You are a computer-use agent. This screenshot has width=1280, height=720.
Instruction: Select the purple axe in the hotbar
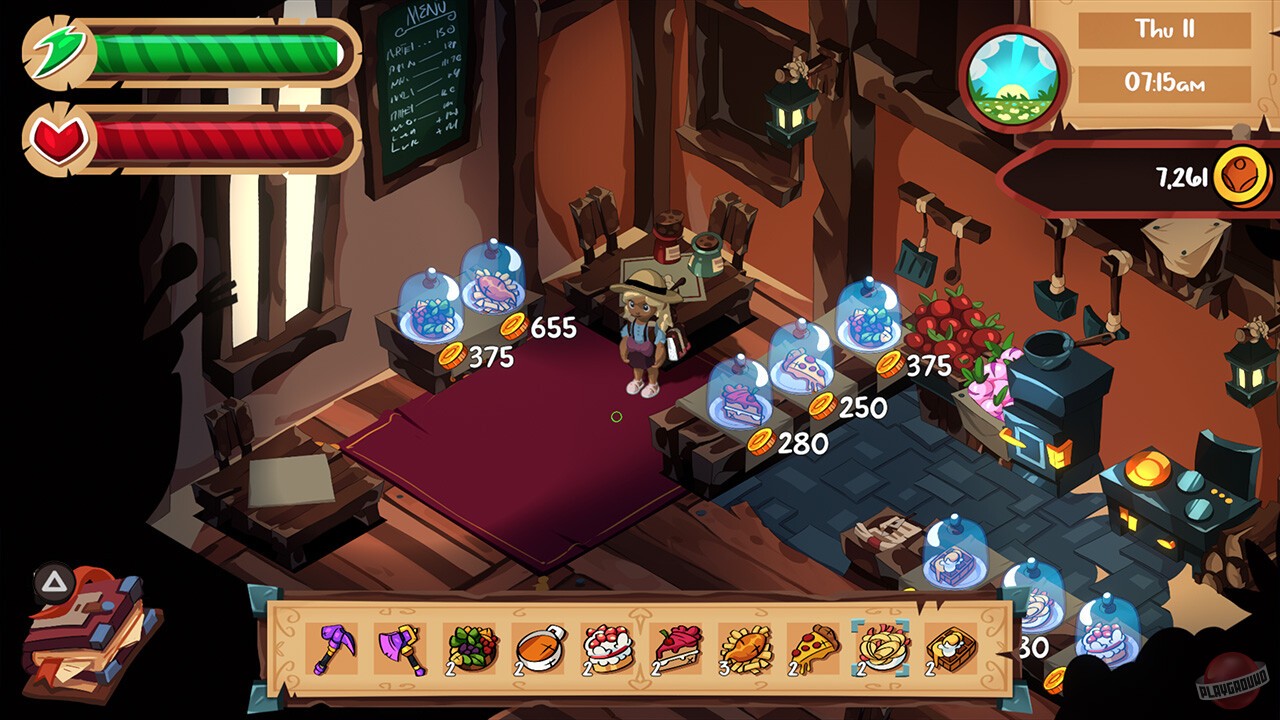pos(399,648)
